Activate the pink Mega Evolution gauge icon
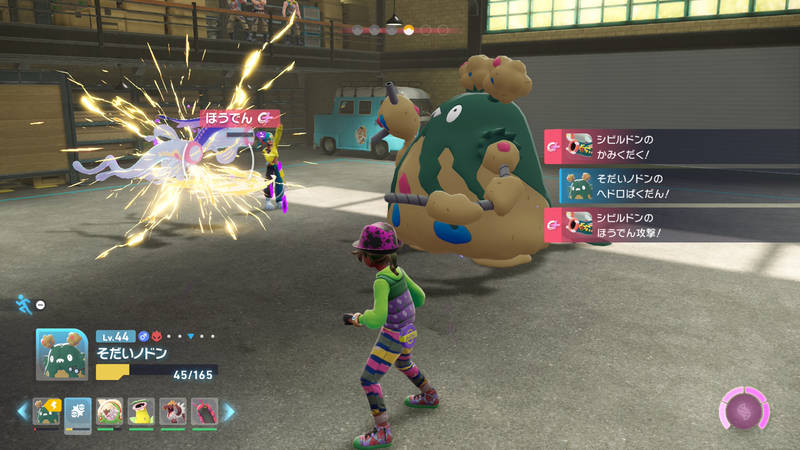Image resolution: width=800 pixels, height=450 pixels. [744, 410]
